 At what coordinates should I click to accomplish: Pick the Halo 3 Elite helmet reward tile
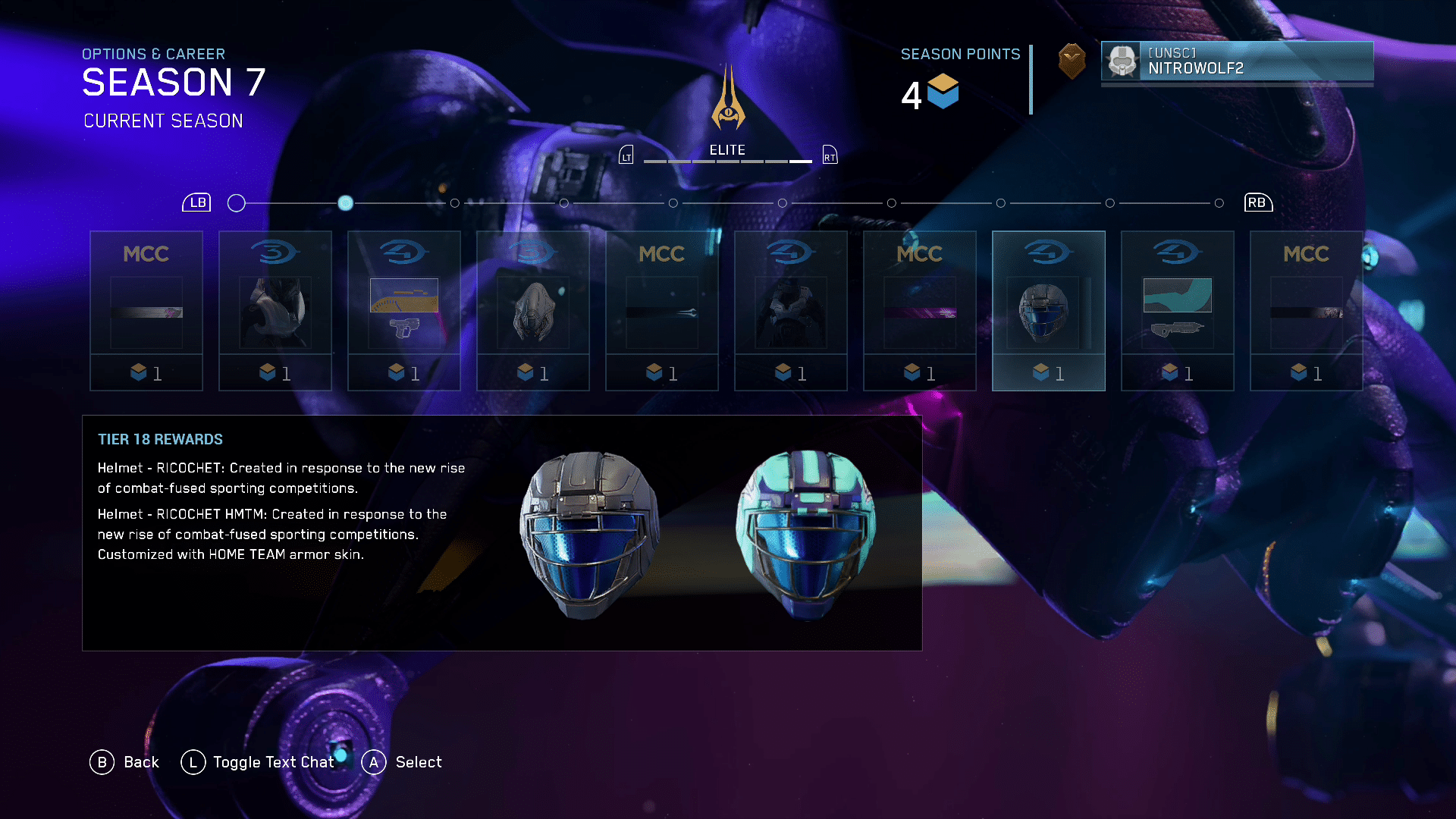click(x=532, y=310)
